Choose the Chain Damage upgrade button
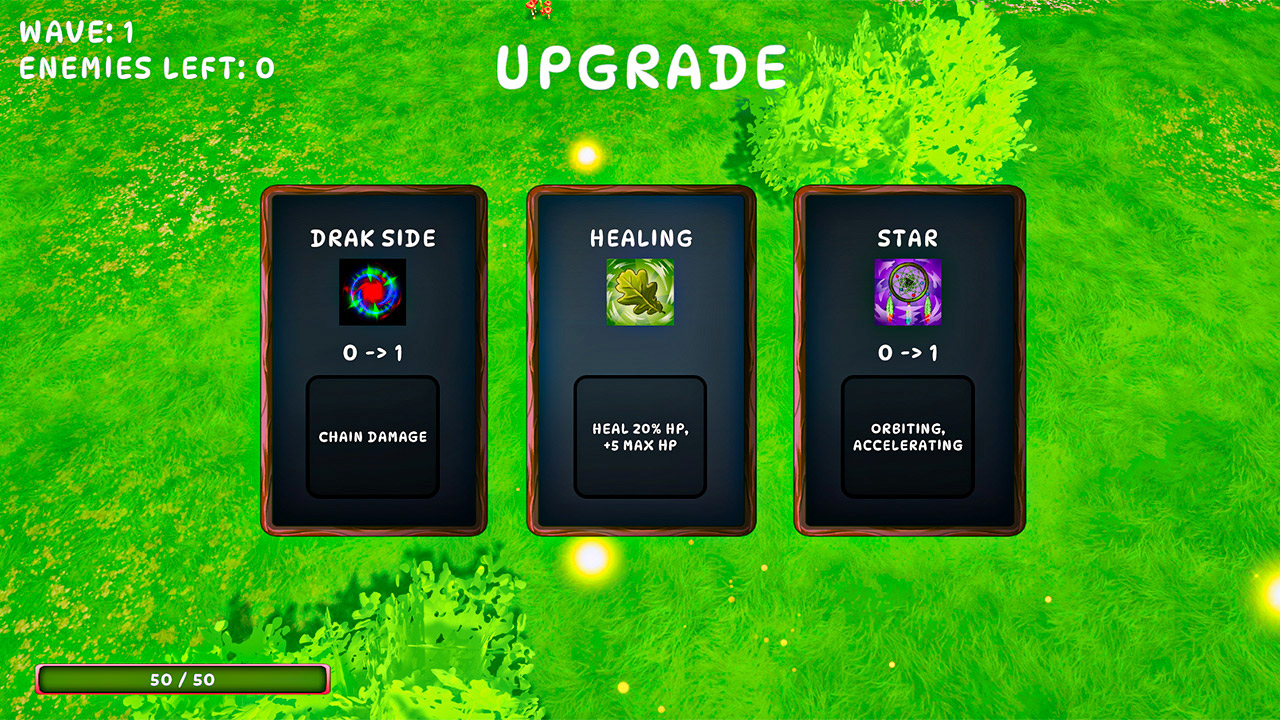 point(373,436)
